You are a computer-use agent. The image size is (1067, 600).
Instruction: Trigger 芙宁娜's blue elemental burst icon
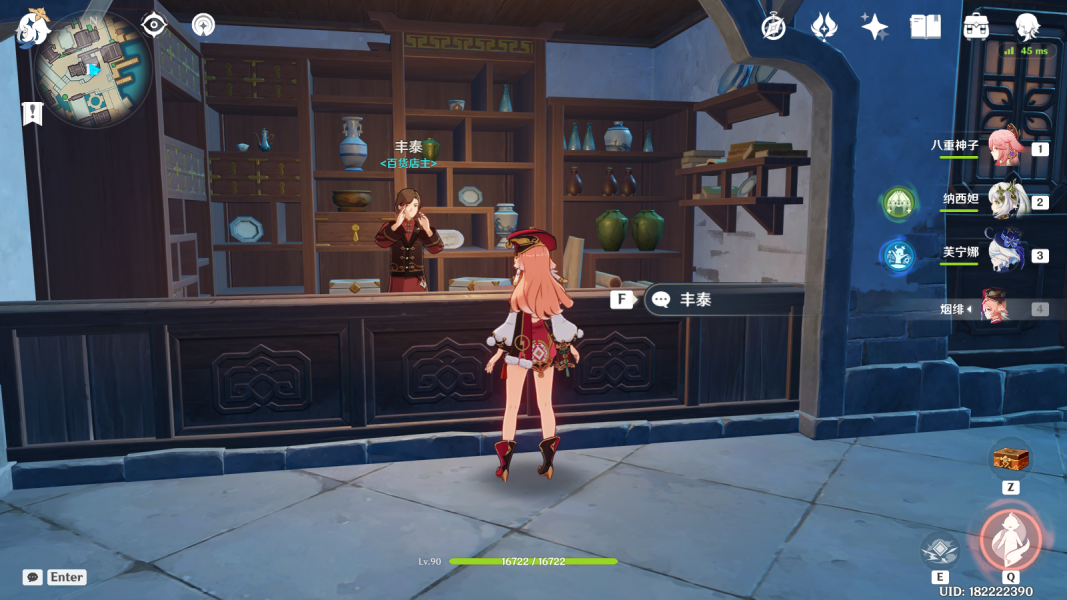point(898,256)
